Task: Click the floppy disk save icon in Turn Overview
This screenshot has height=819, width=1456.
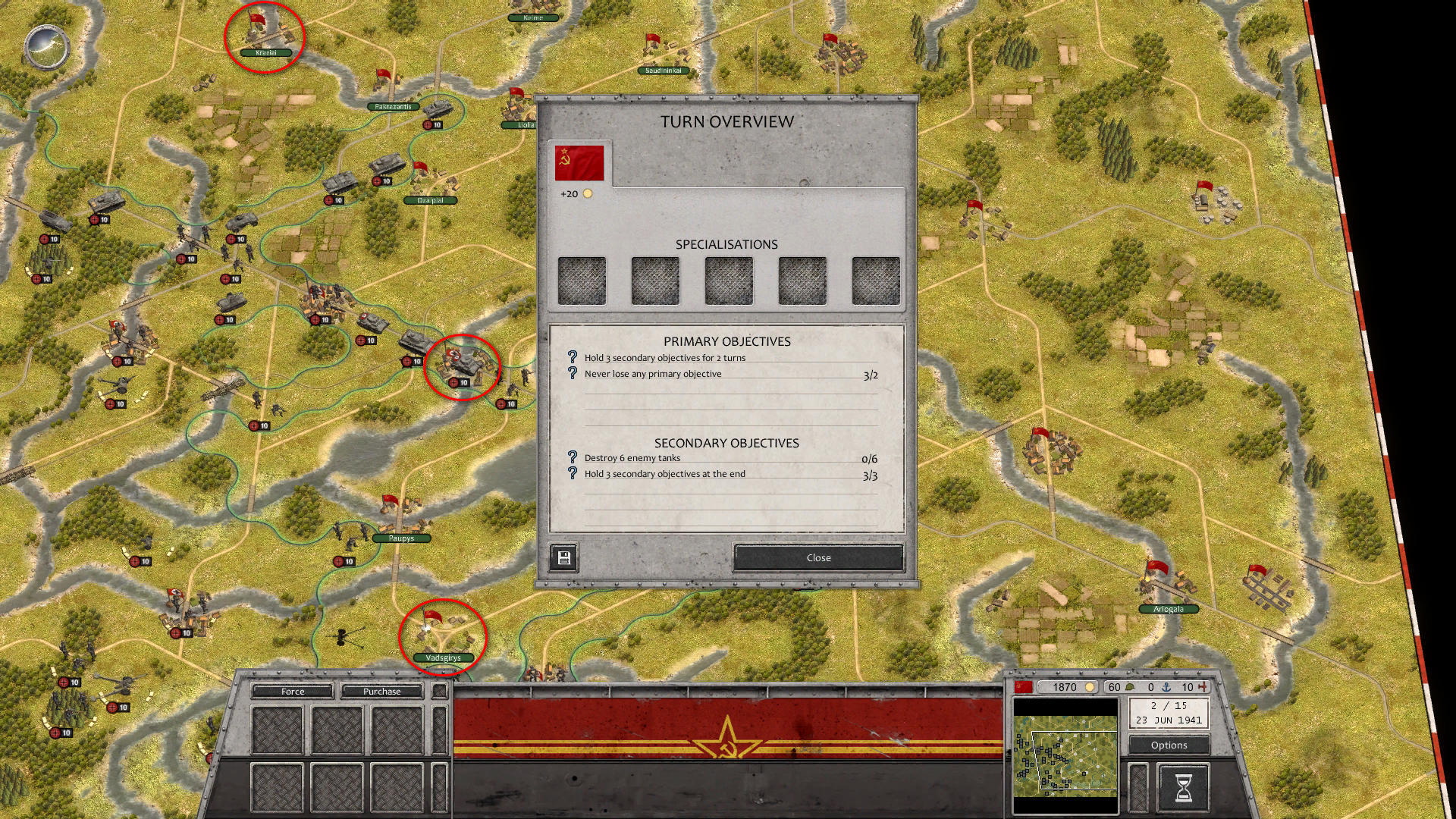Action: pos(563,557)
